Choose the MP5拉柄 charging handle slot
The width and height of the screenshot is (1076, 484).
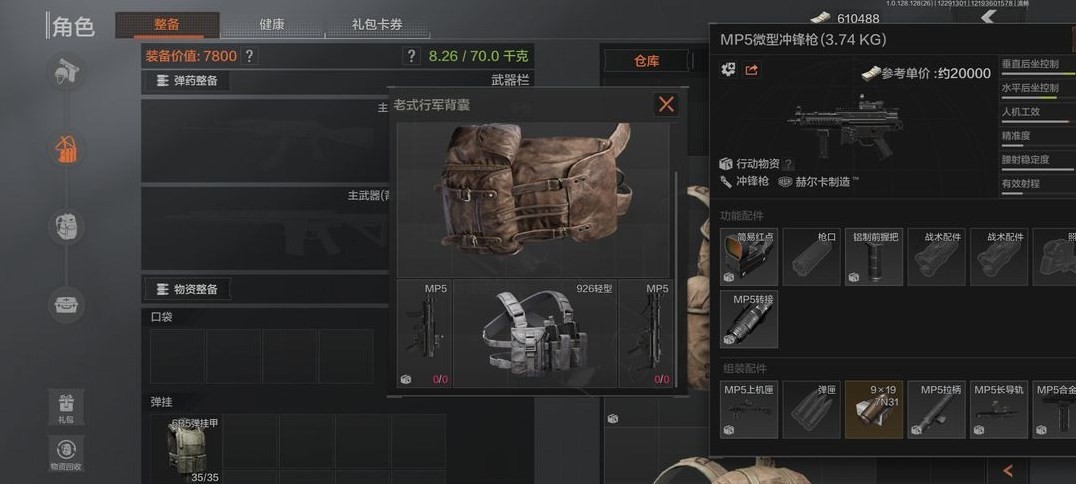[x=937, y=409]
